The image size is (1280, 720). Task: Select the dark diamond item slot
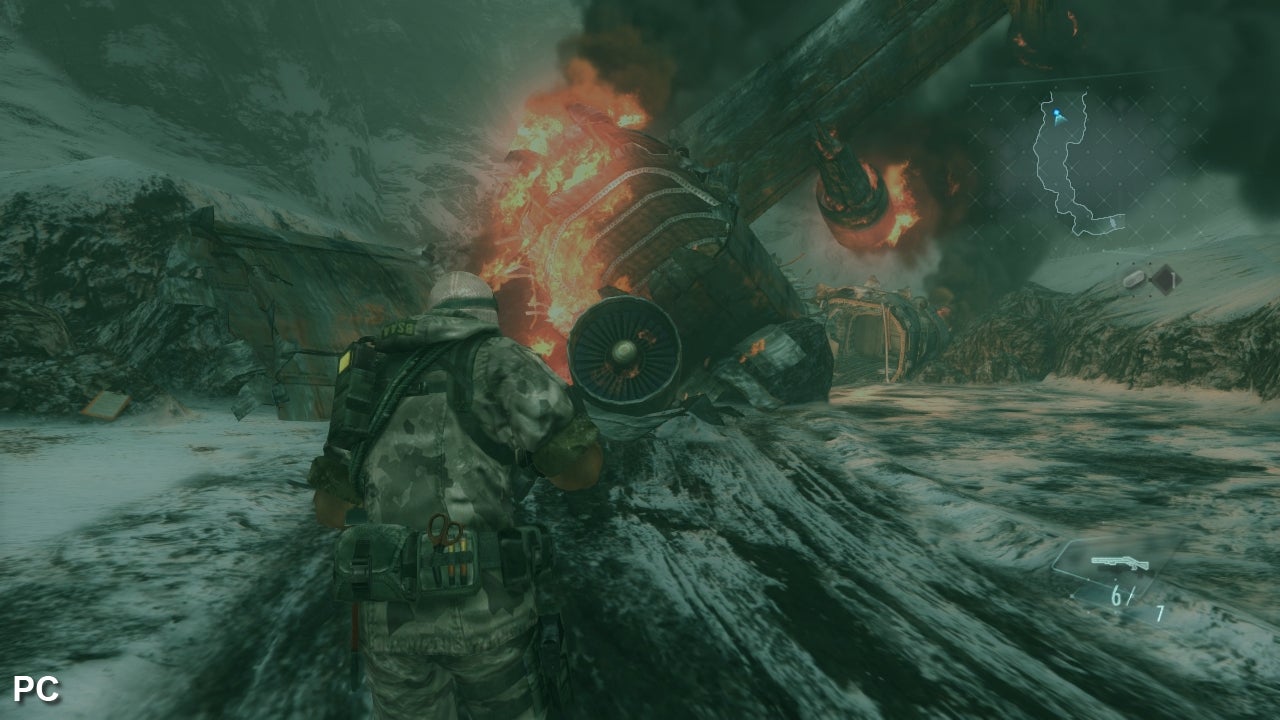point(1164,278)
